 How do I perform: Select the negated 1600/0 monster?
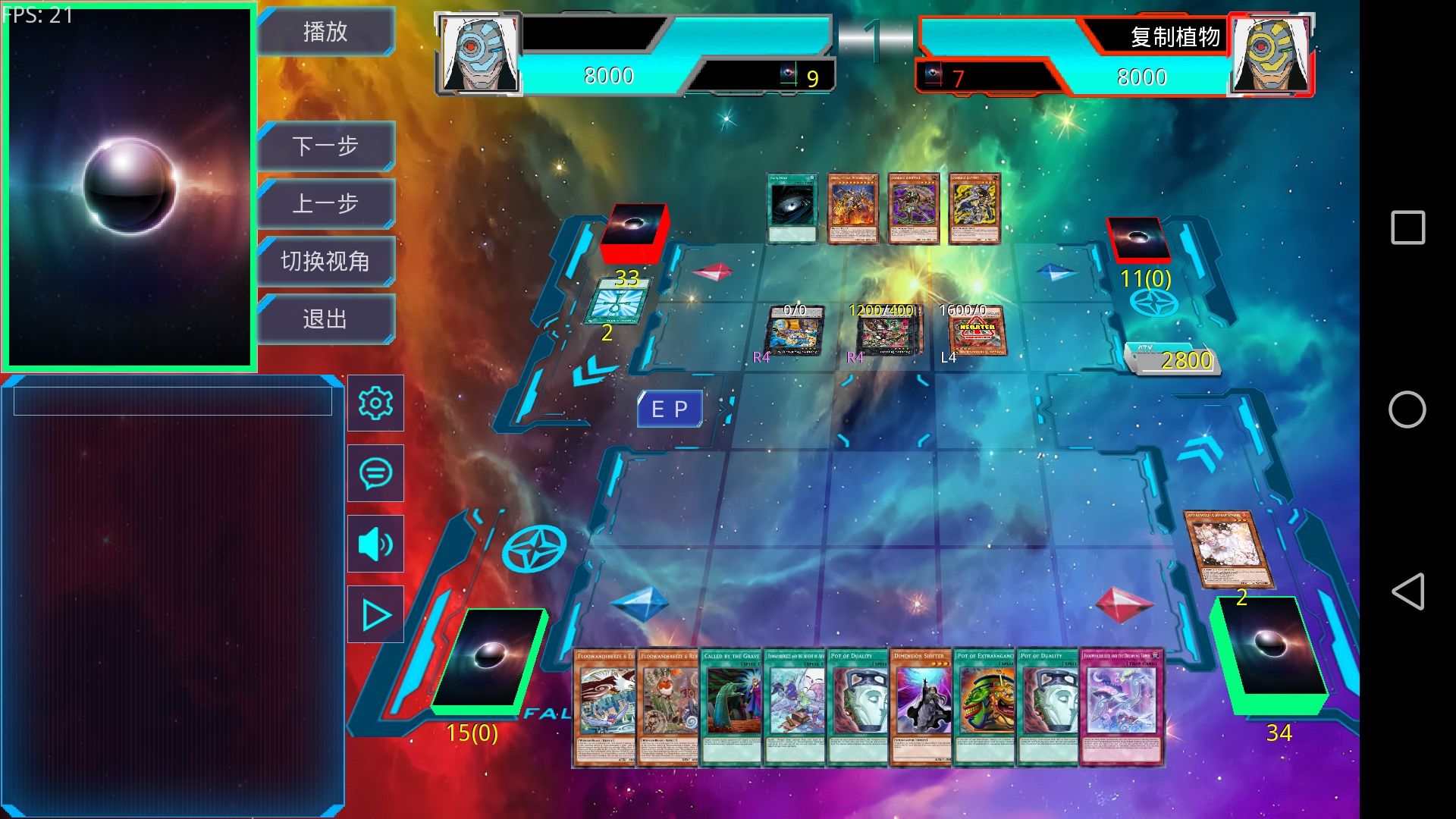[977, 332]
